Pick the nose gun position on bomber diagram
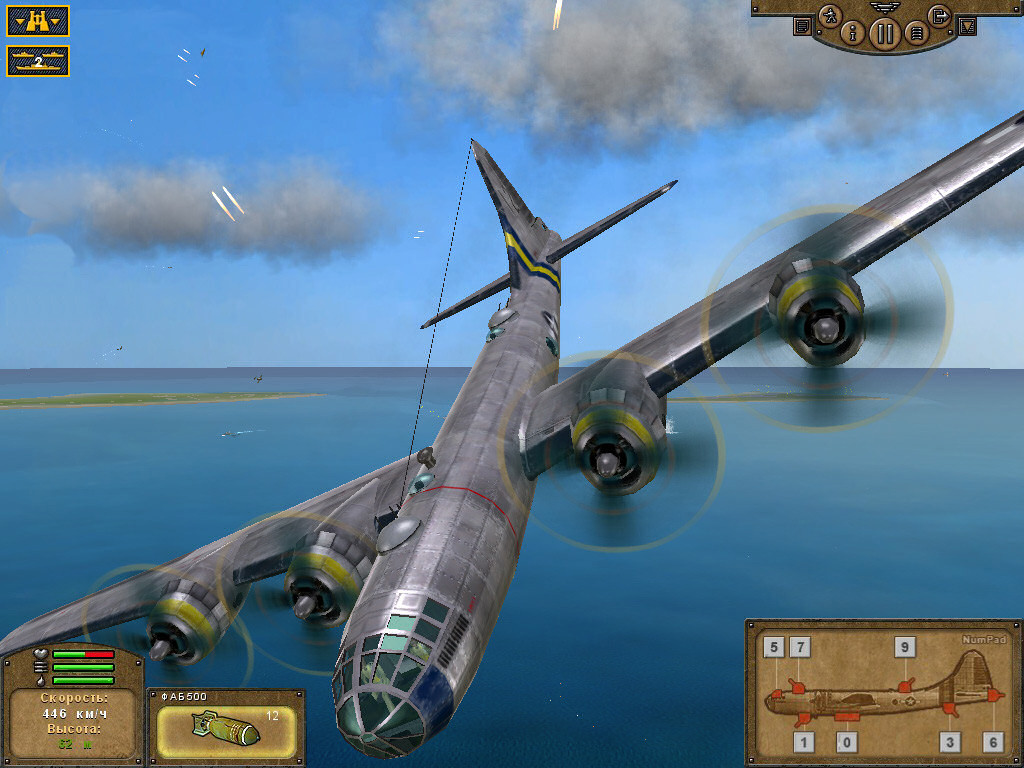 [774, 694]
